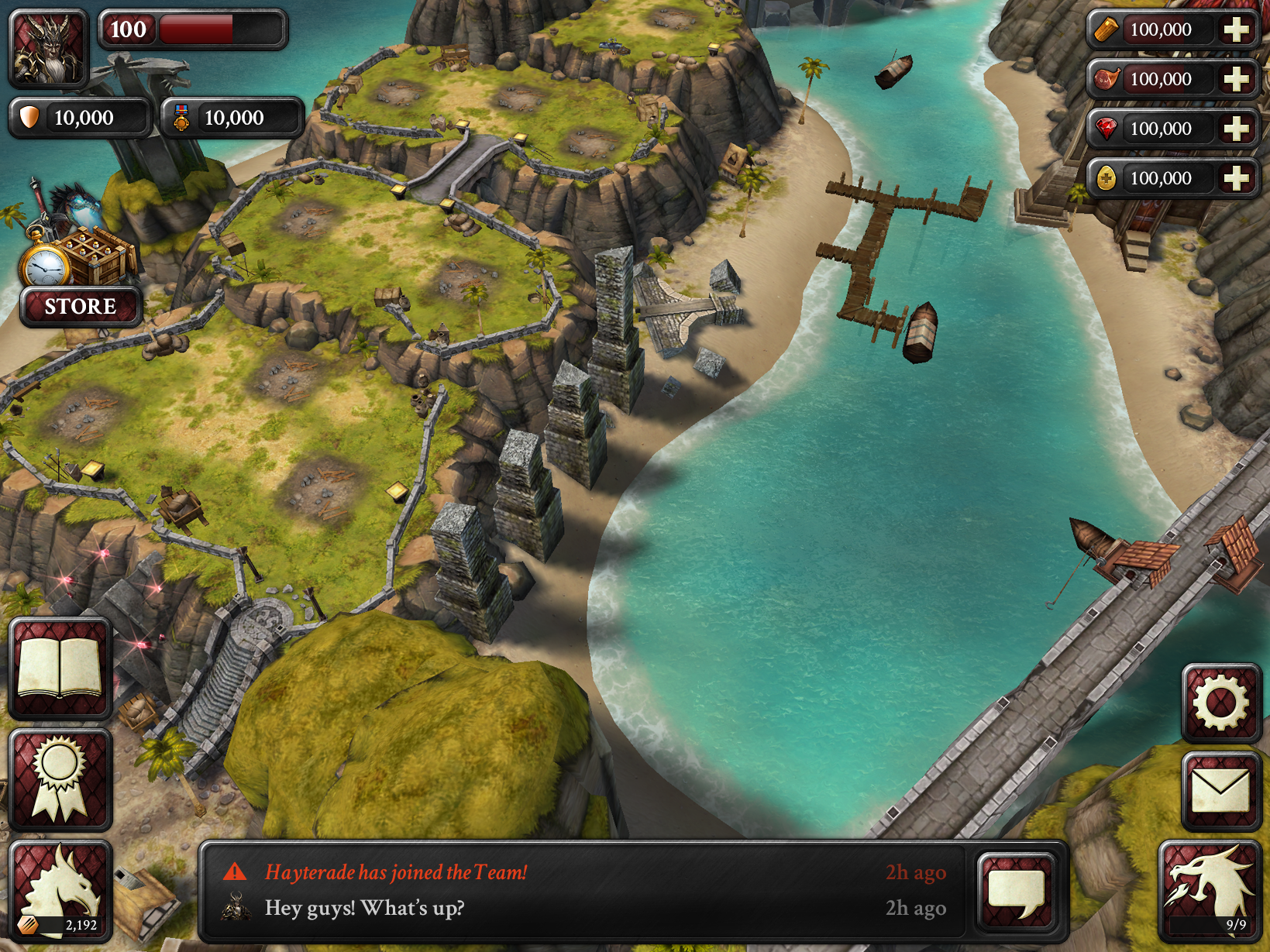Buy more rubies with the plus button
Viewport: 1270px width, 952px height.
[x=1235, y=129]
